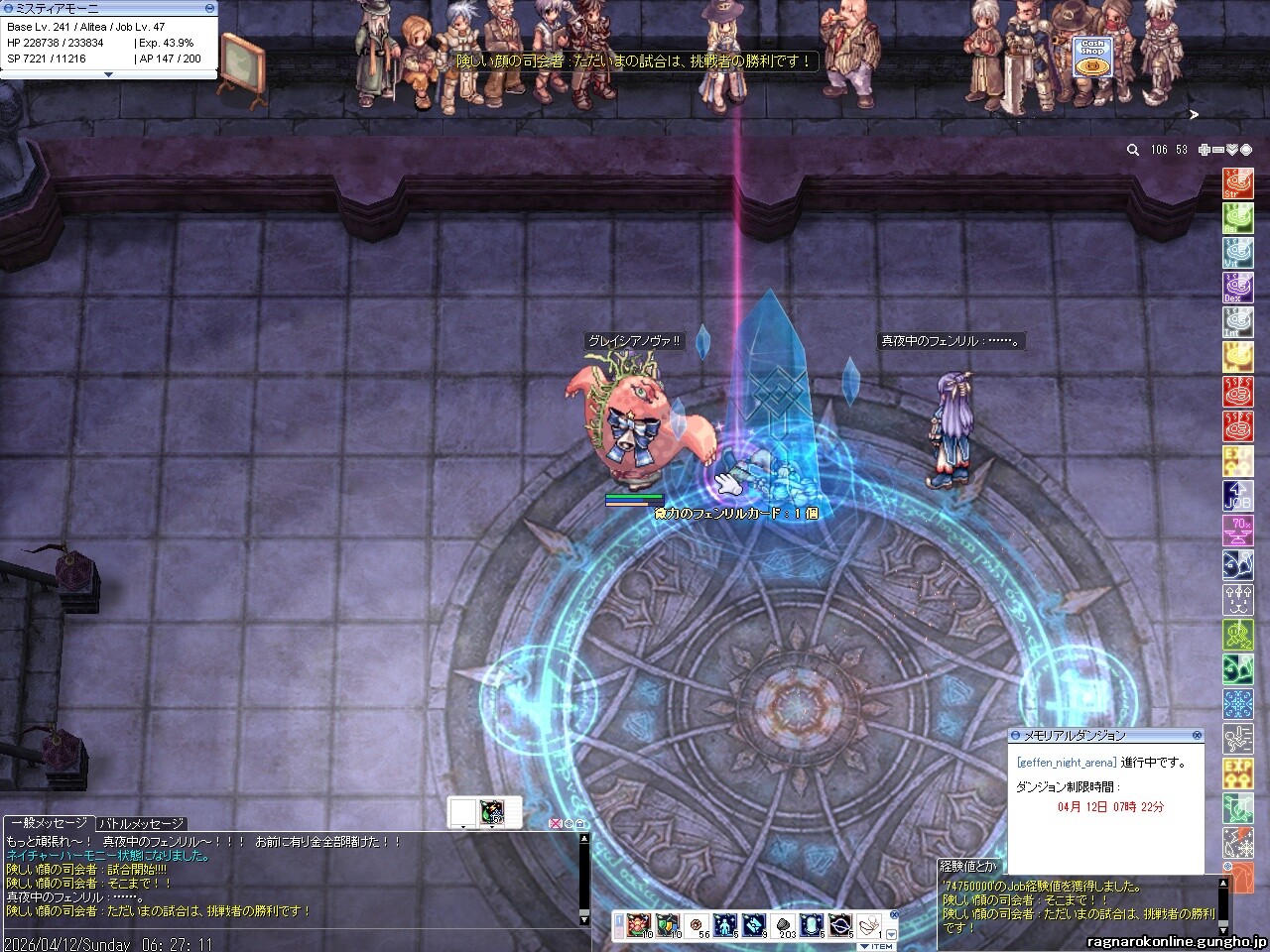Click the minimap magnifier search icon
This screenshot has width=1270, height=952.
1133,150
